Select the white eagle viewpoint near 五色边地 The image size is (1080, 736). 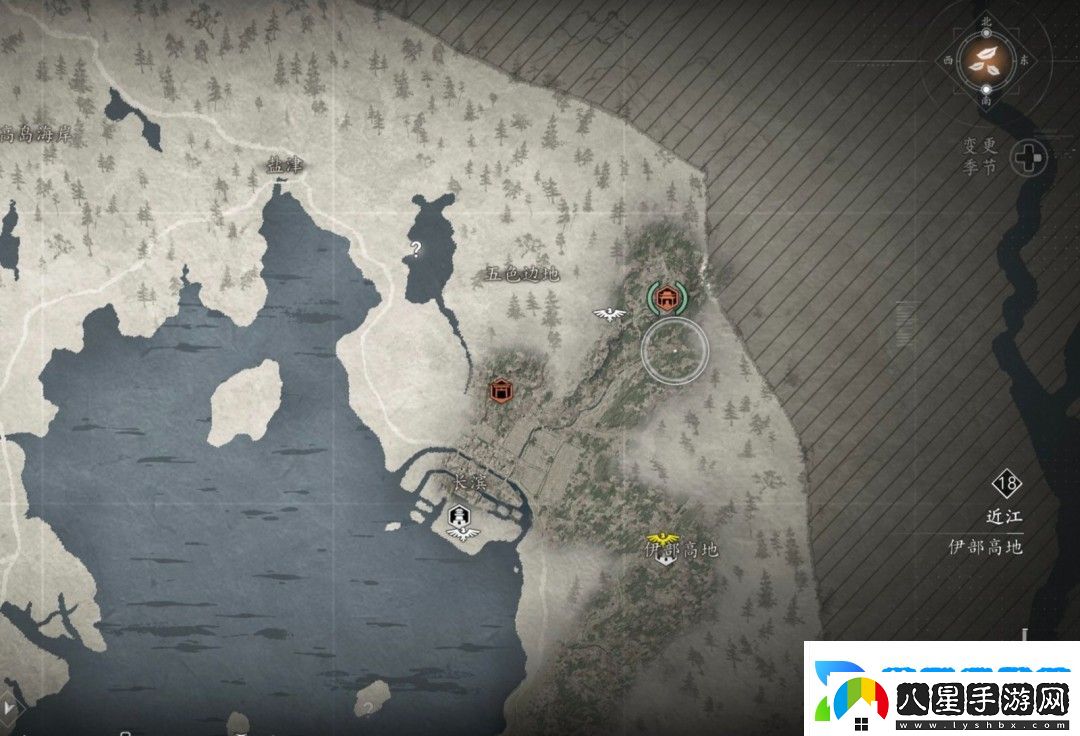[x=608, y=315]
